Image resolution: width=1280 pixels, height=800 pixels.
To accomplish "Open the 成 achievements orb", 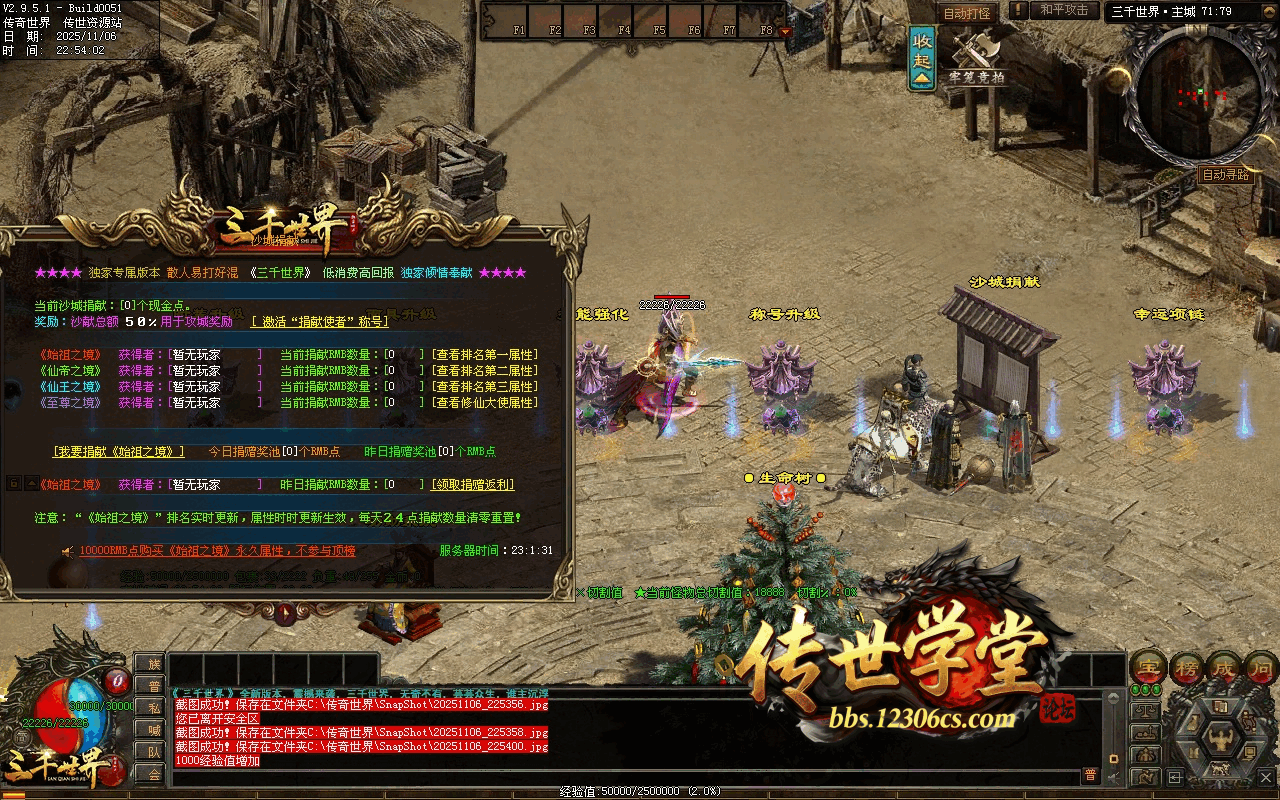I will [x=1226, y=666].
